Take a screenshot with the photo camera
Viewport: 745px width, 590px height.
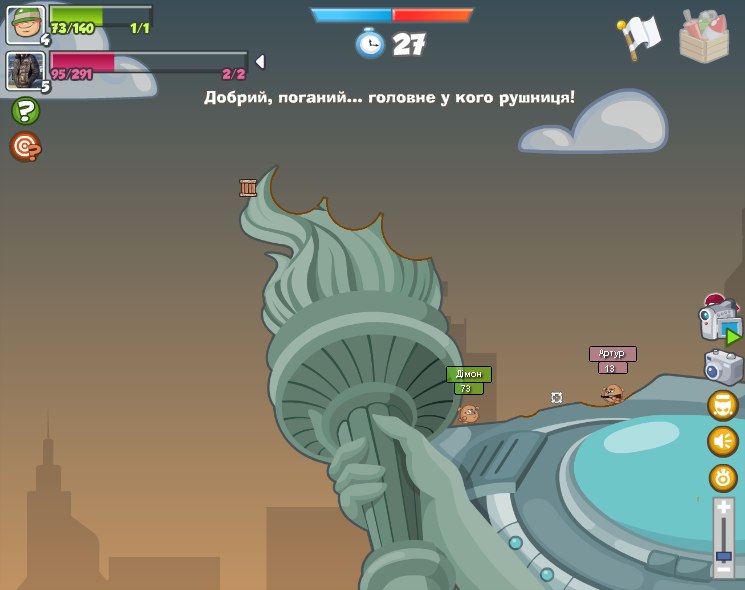pyautogui.click(x=722, y=367)
